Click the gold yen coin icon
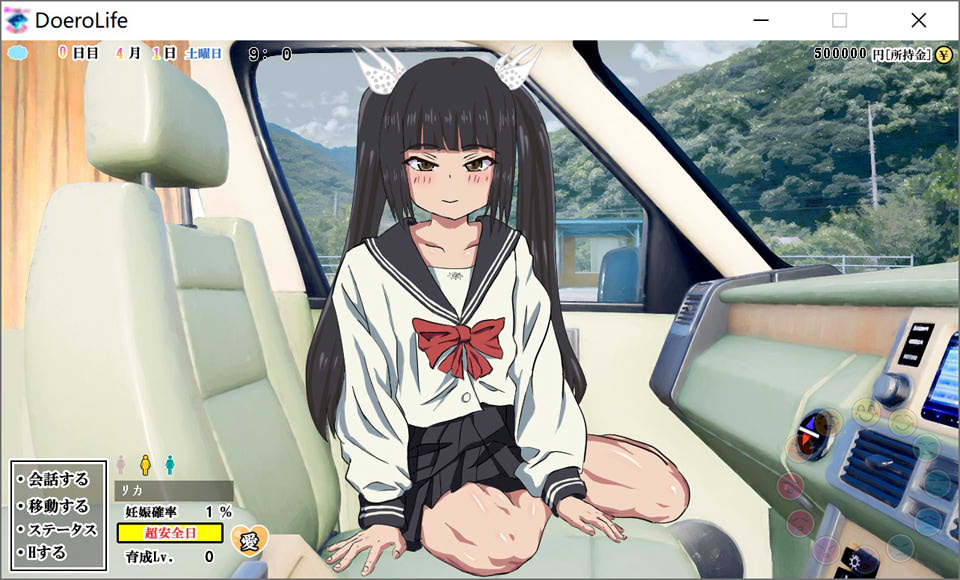 tap(943, 54)
